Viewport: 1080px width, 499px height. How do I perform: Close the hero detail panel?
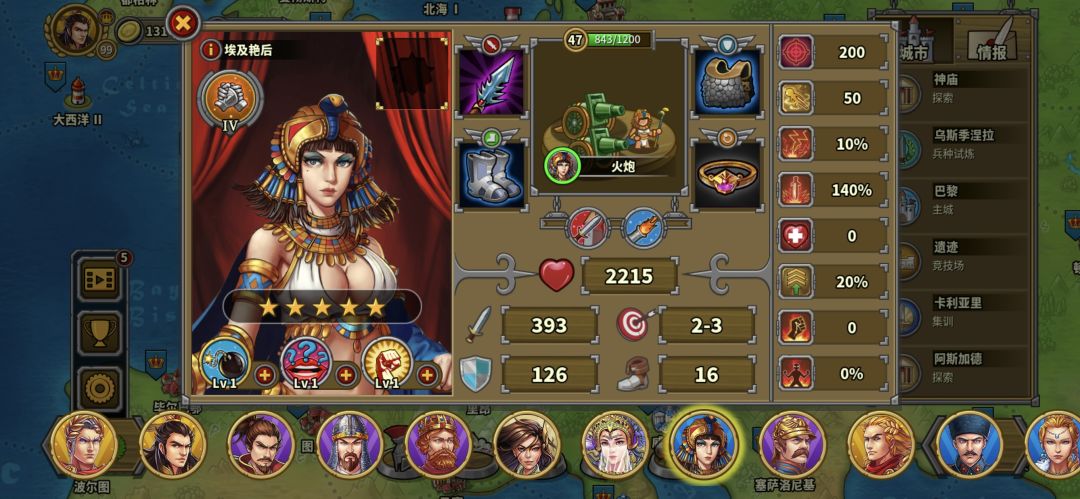click(x=183, y=22)
